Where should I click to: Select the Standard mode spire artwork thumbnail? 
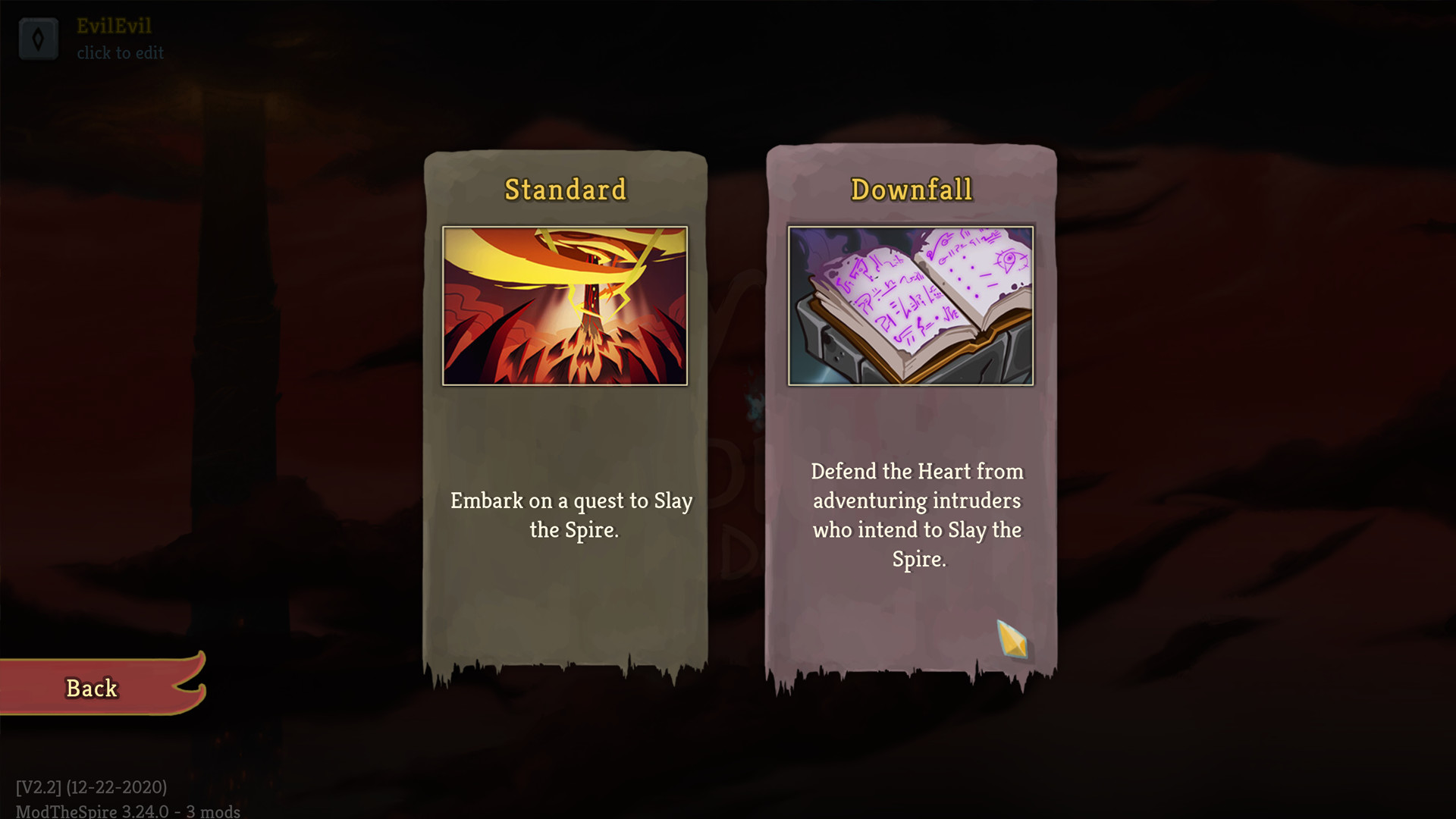[x=564, y=303]
